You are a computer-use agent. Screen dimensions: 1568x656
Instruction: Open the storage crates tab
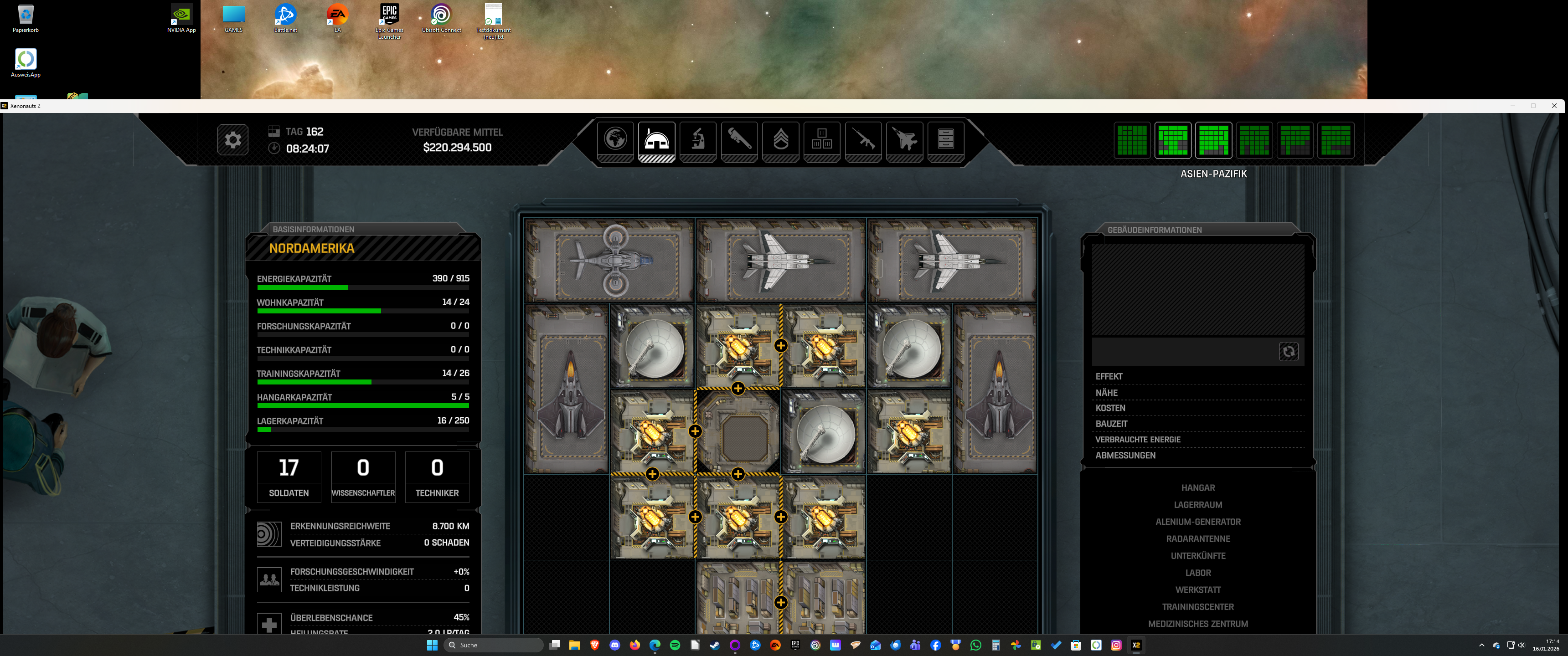pos(822,139)
